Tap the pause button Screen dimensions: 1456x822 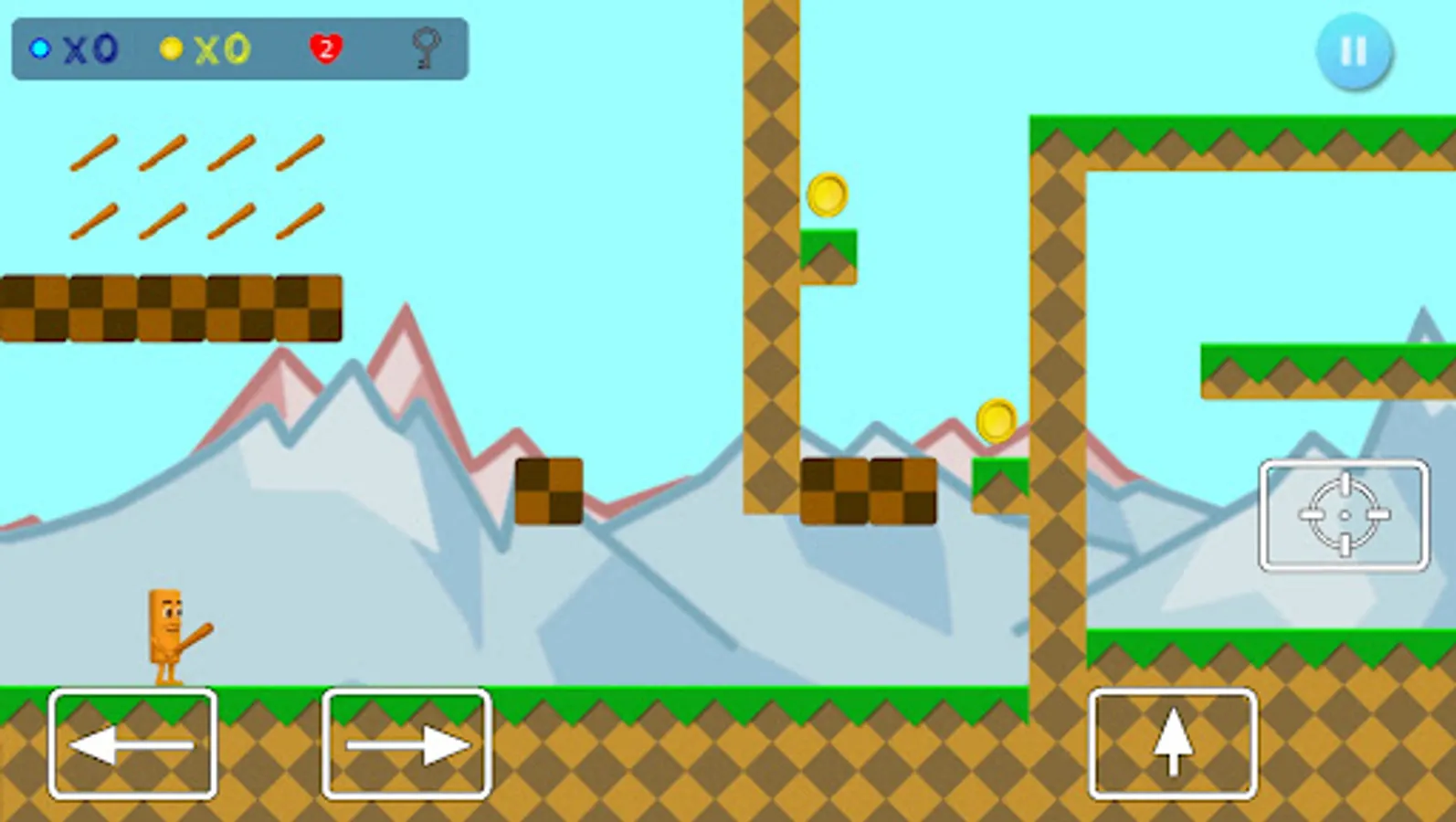[1354, 52]
